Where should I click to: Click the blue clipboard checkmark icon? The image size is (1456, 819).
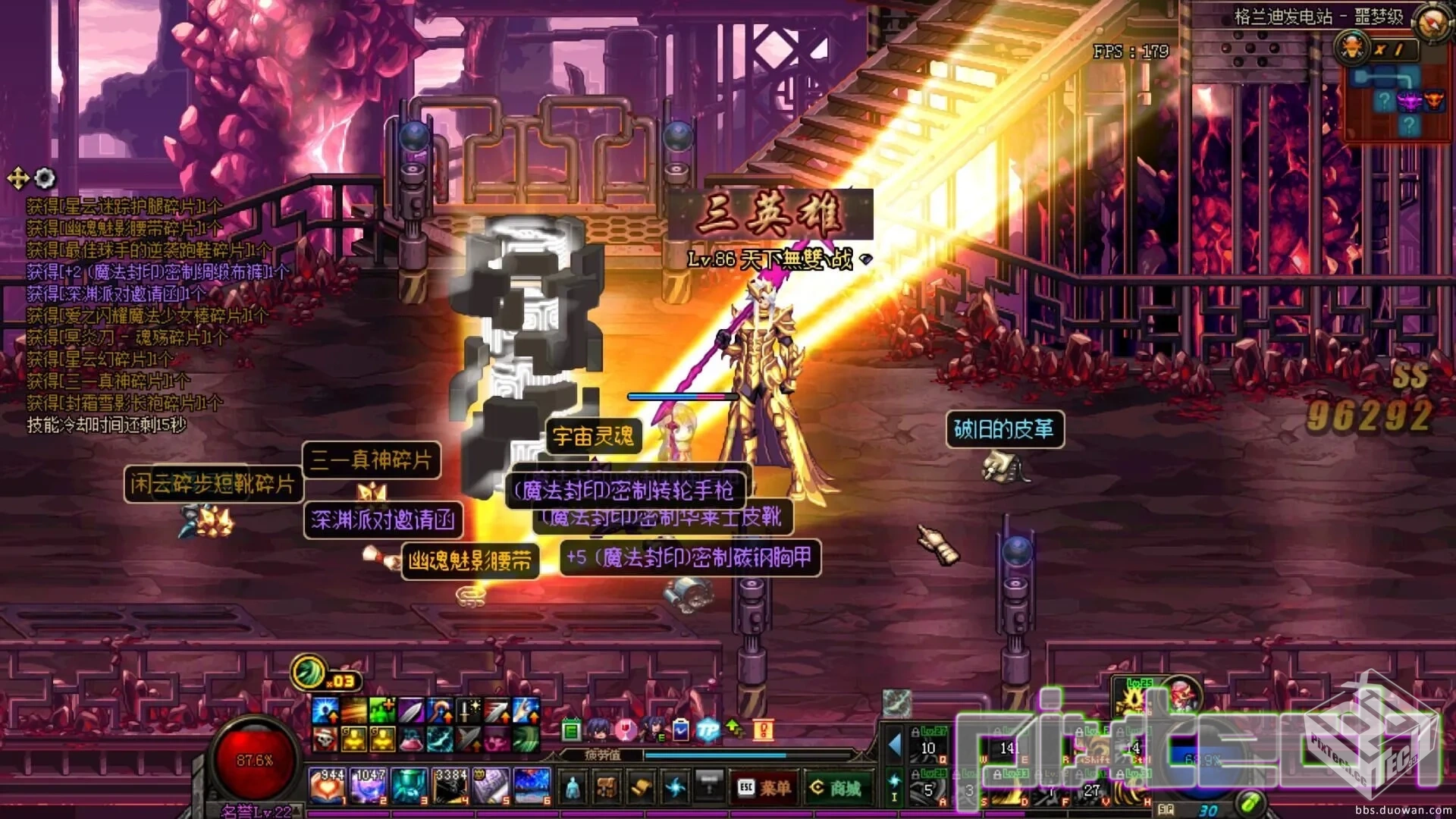[x=680, y=730]
